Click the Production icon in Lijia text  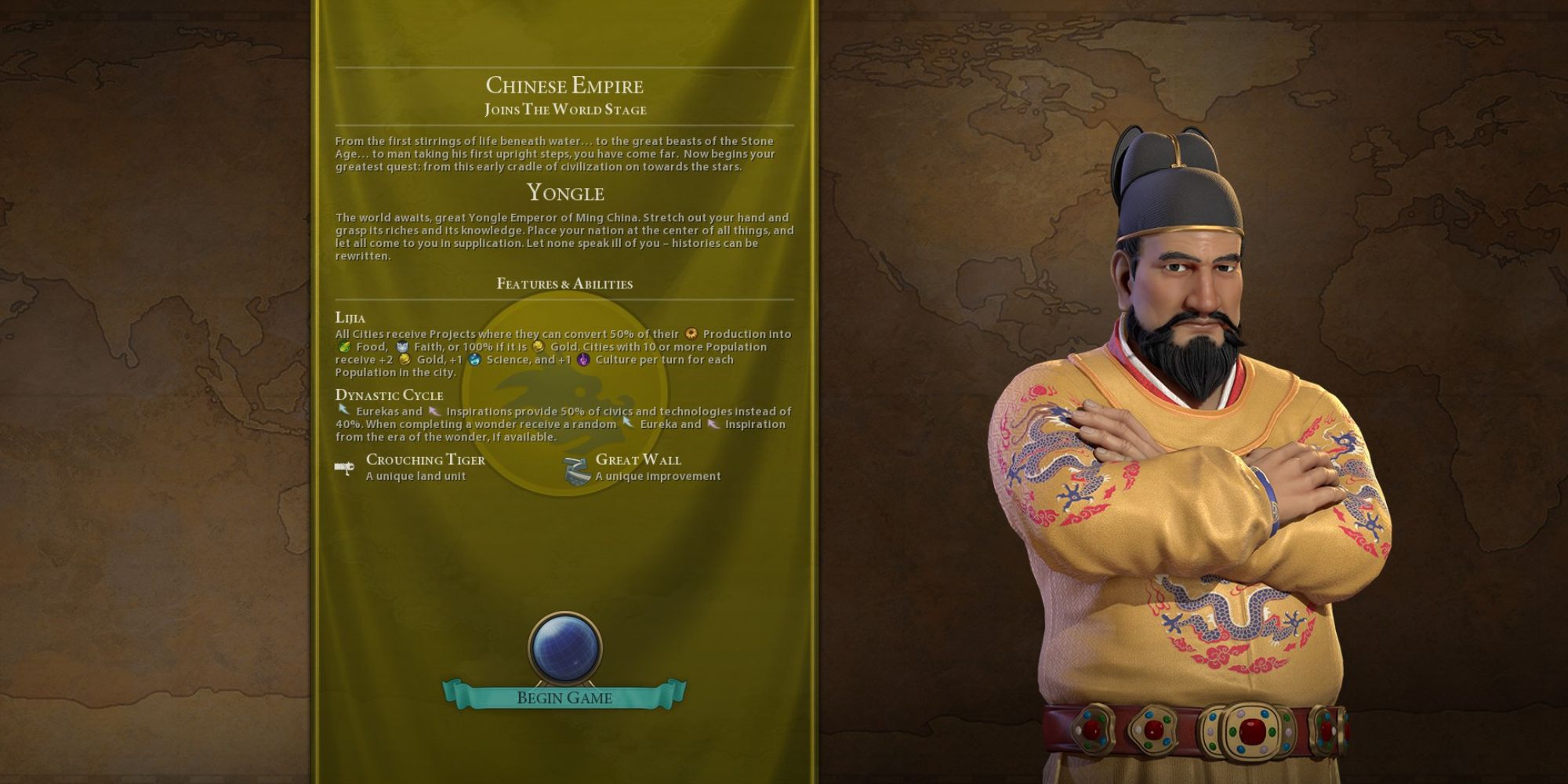point(691,336)
